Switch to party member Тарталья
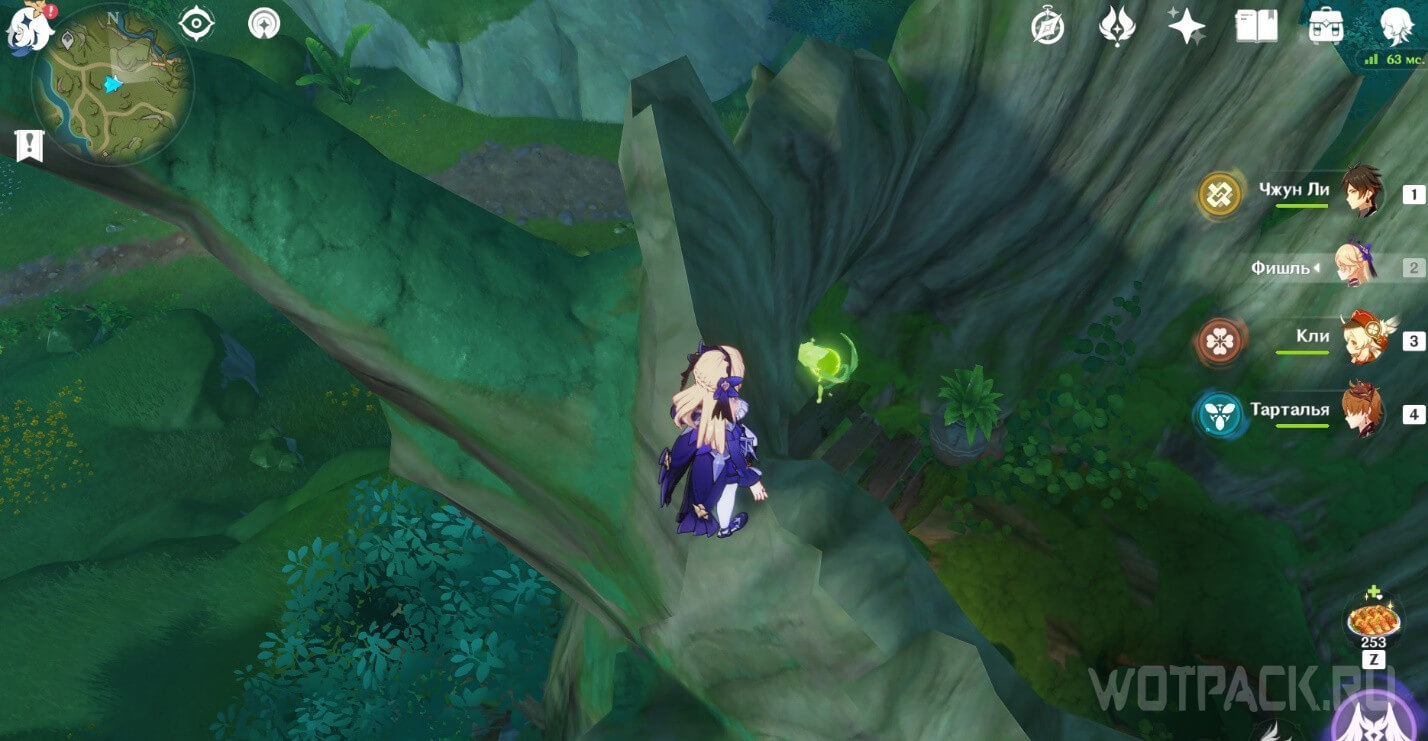 (1362, 413)
